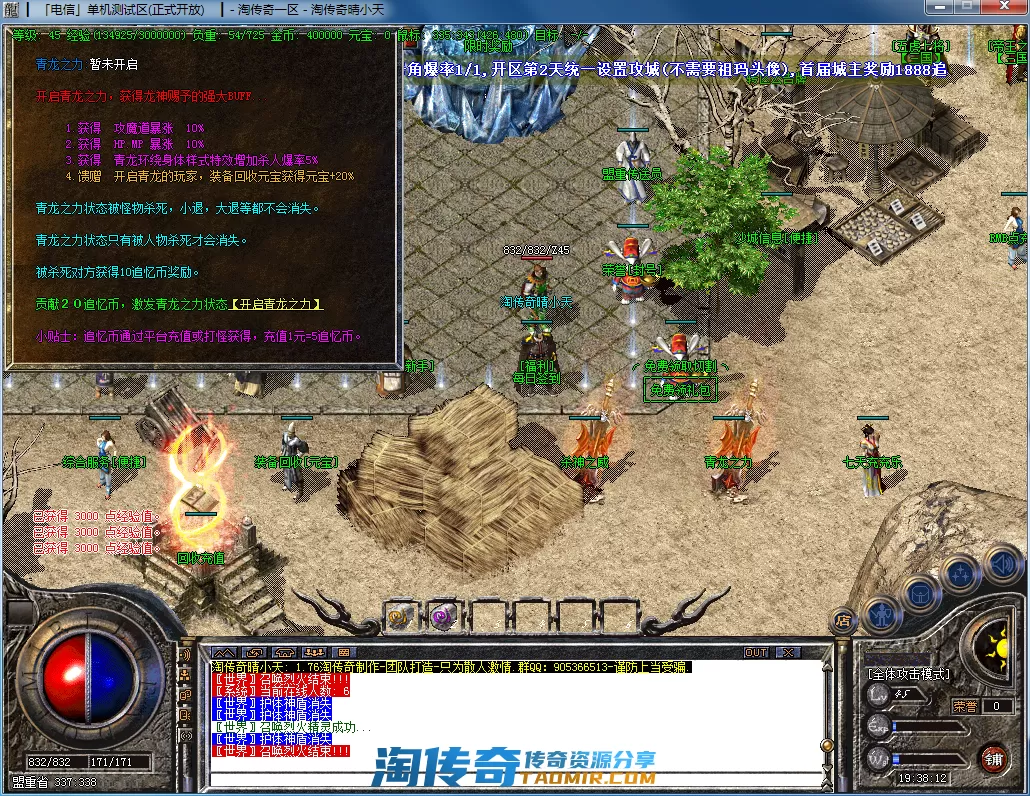
Task: Switch the 全体攻击模式 attack mode label
Action: [x=908, y=674]
